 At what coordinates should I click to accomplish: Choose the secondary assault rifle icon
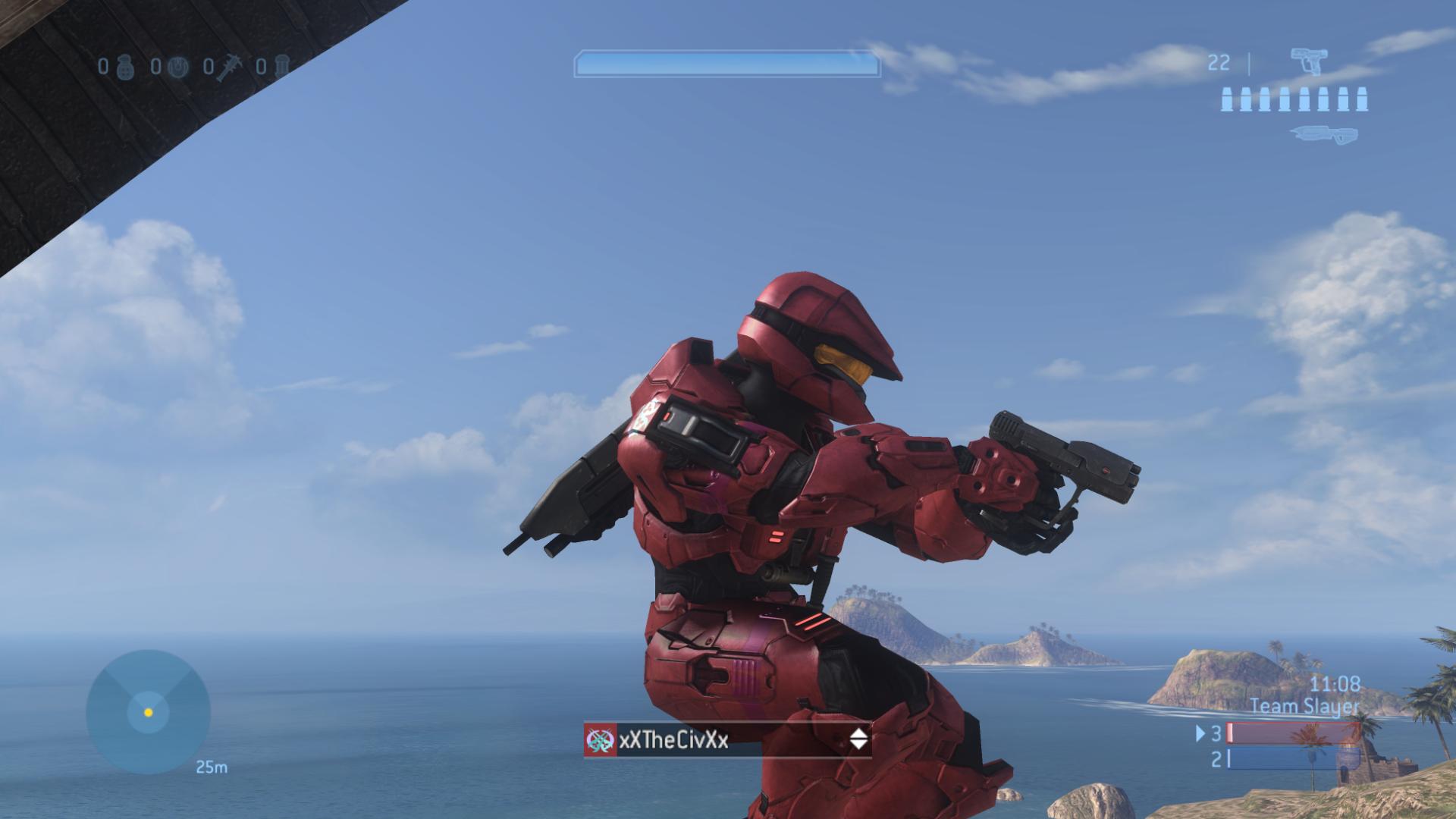pyautogui.click(x=1323, y=135)
